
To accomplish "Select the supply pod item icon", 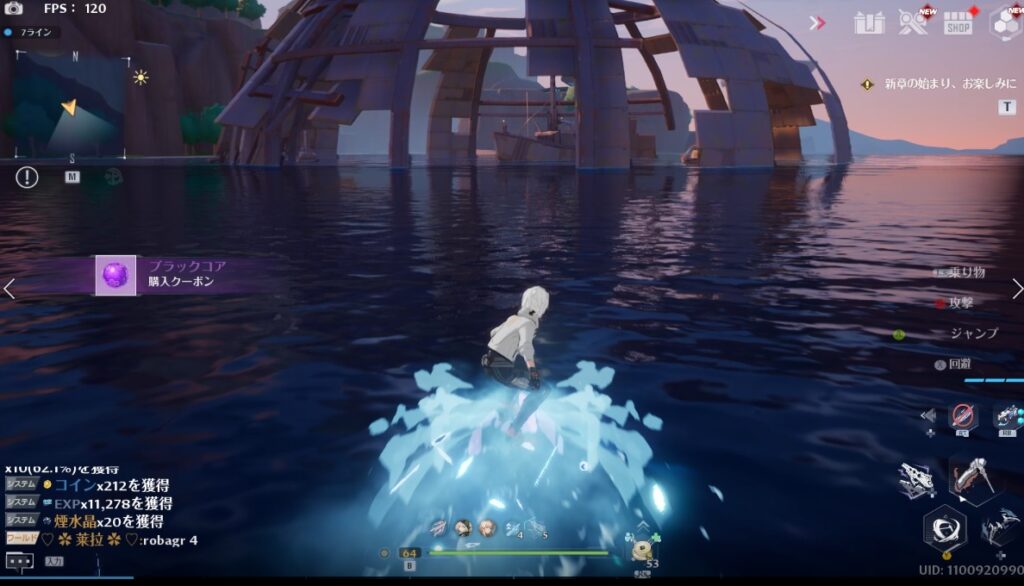I will (x=641, y=550).
